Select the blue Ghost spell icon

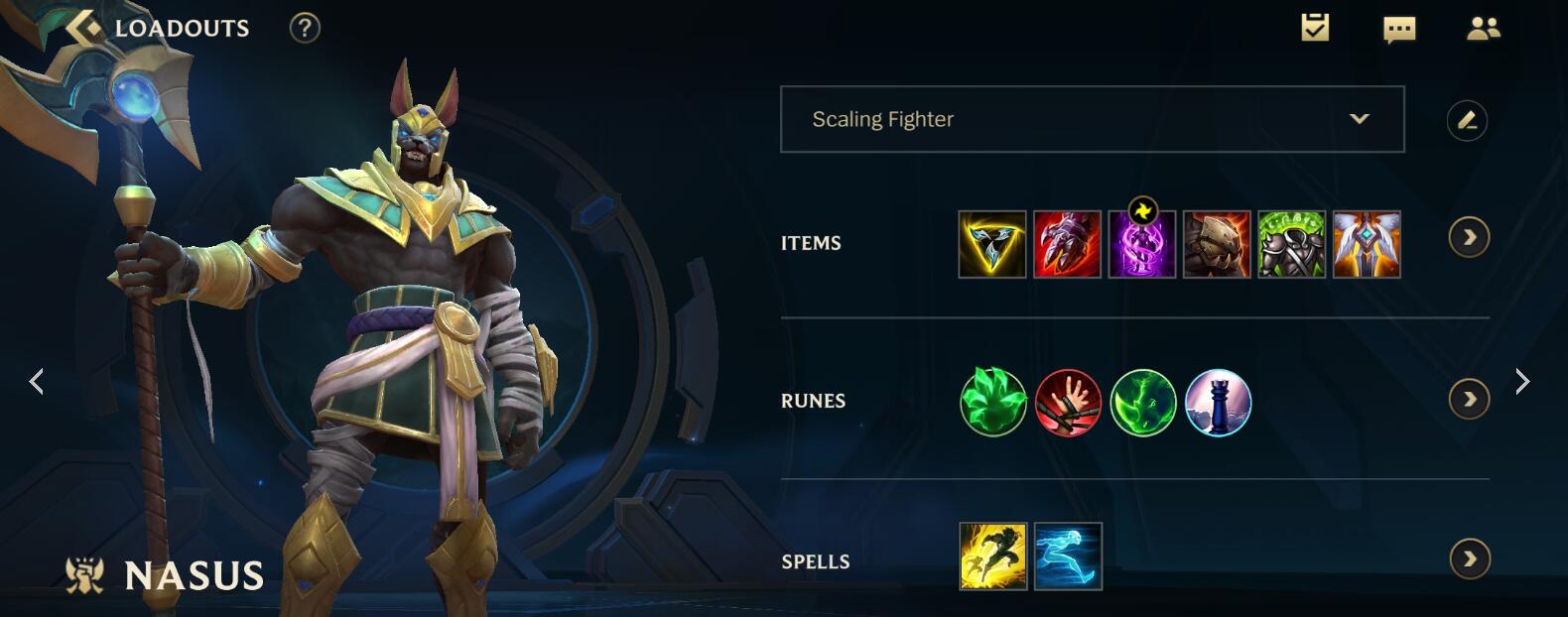click(1068, 556)
